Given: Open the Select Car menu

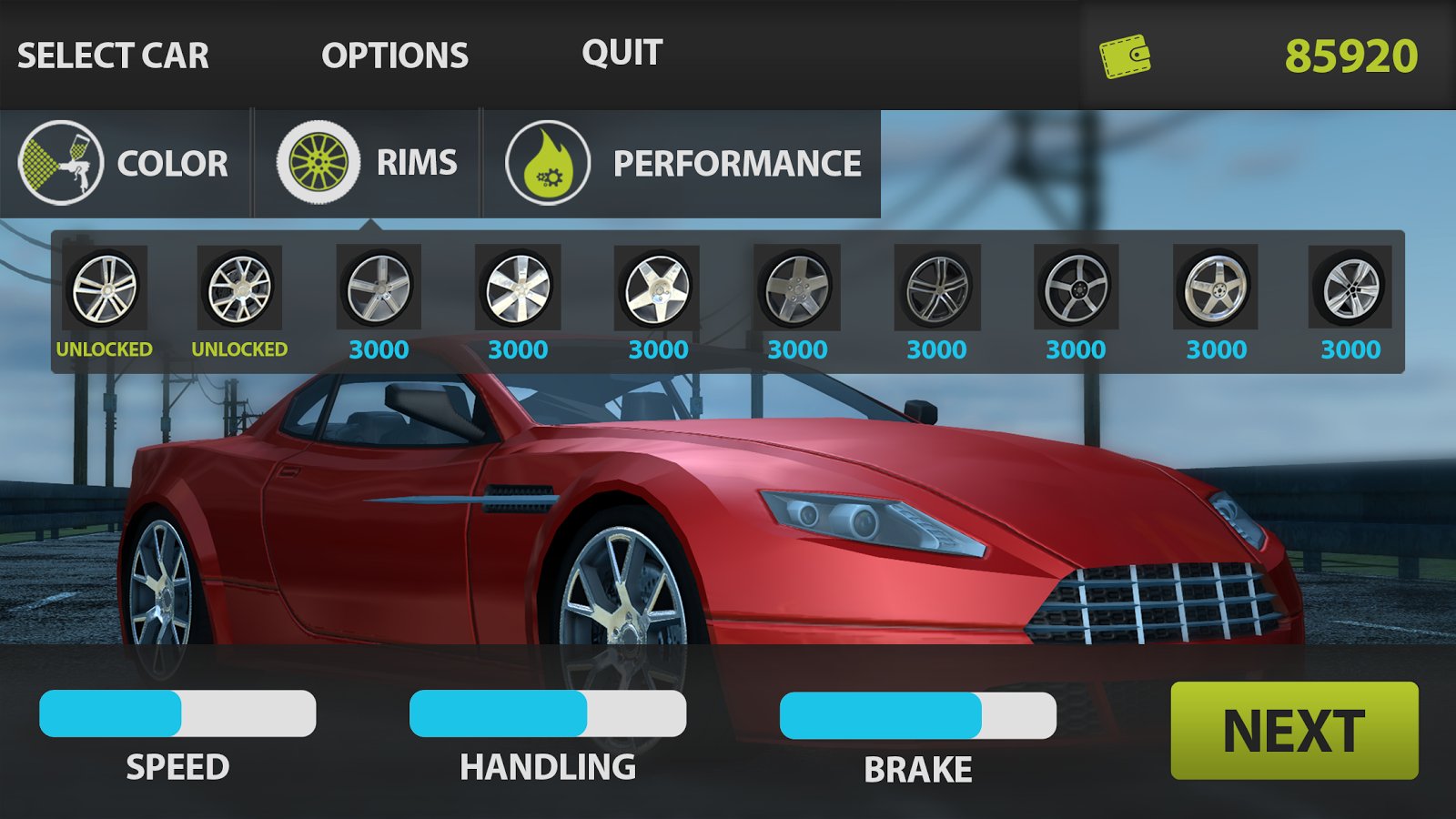Looking at the screenshot, I should tap(113, 56).
